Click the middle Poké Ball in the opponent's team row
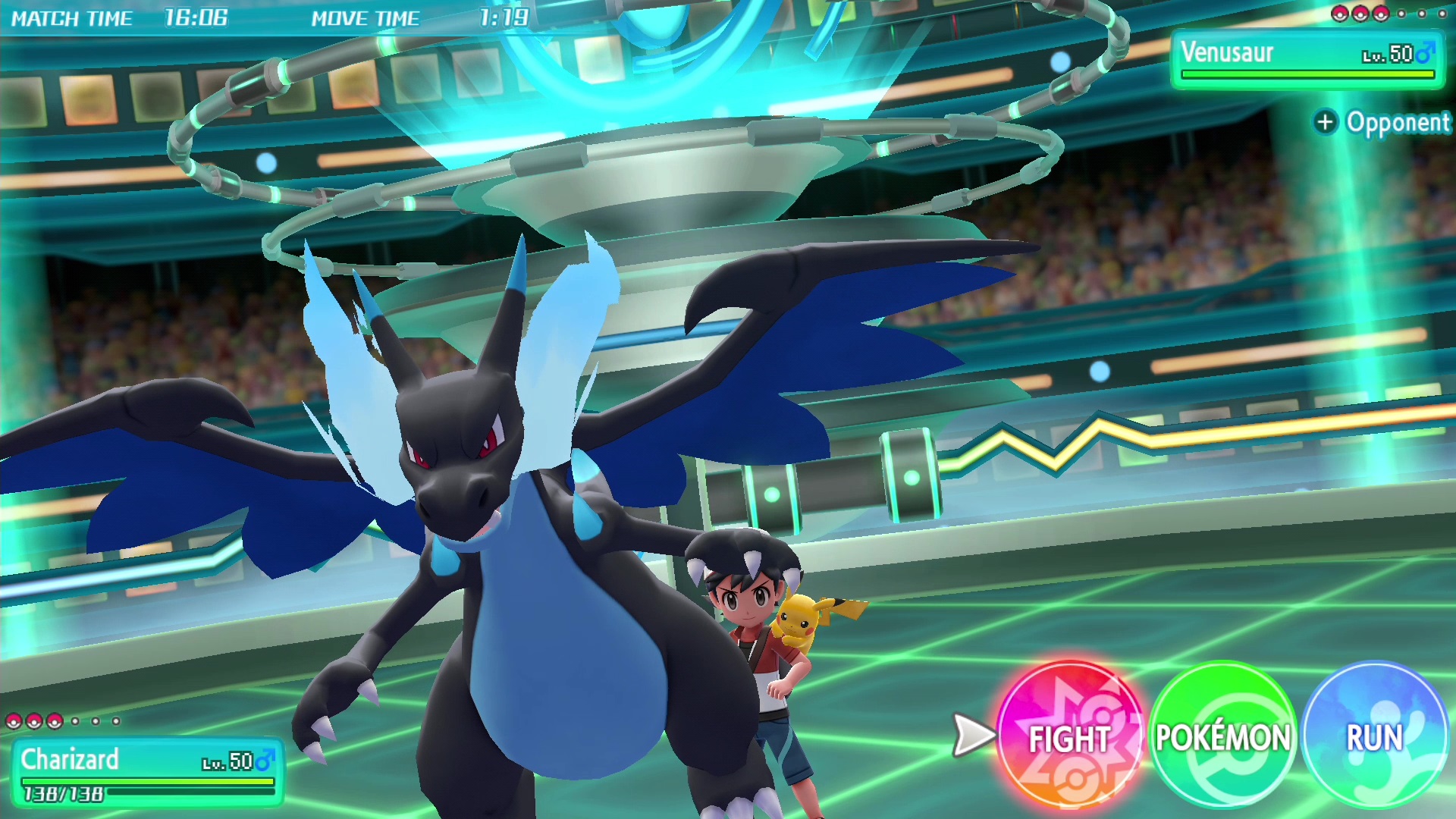This screenshot has height=819, width=1456. [1360, 15]
